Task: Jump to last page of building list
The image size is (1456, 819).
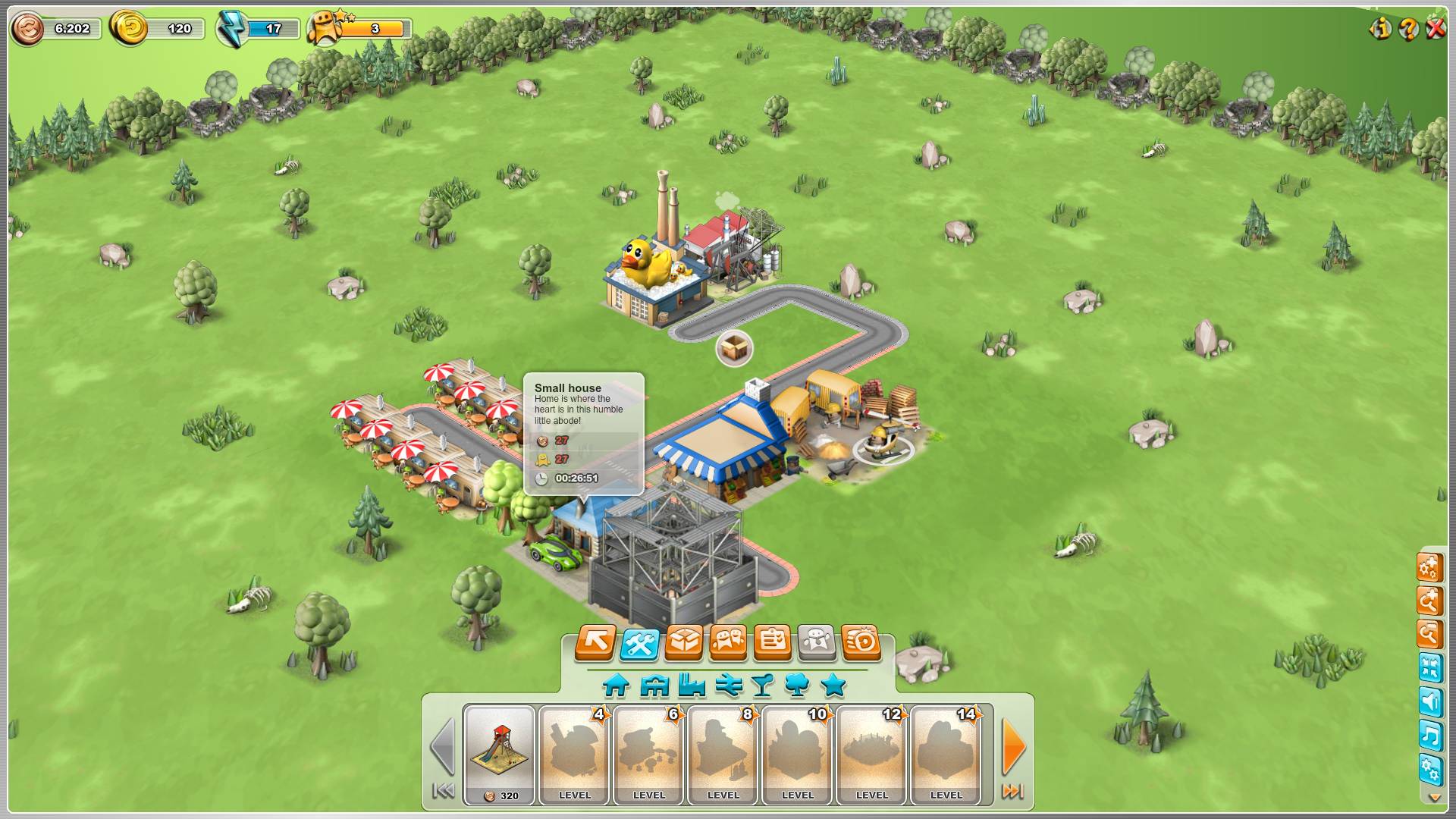Action: 1013,792
